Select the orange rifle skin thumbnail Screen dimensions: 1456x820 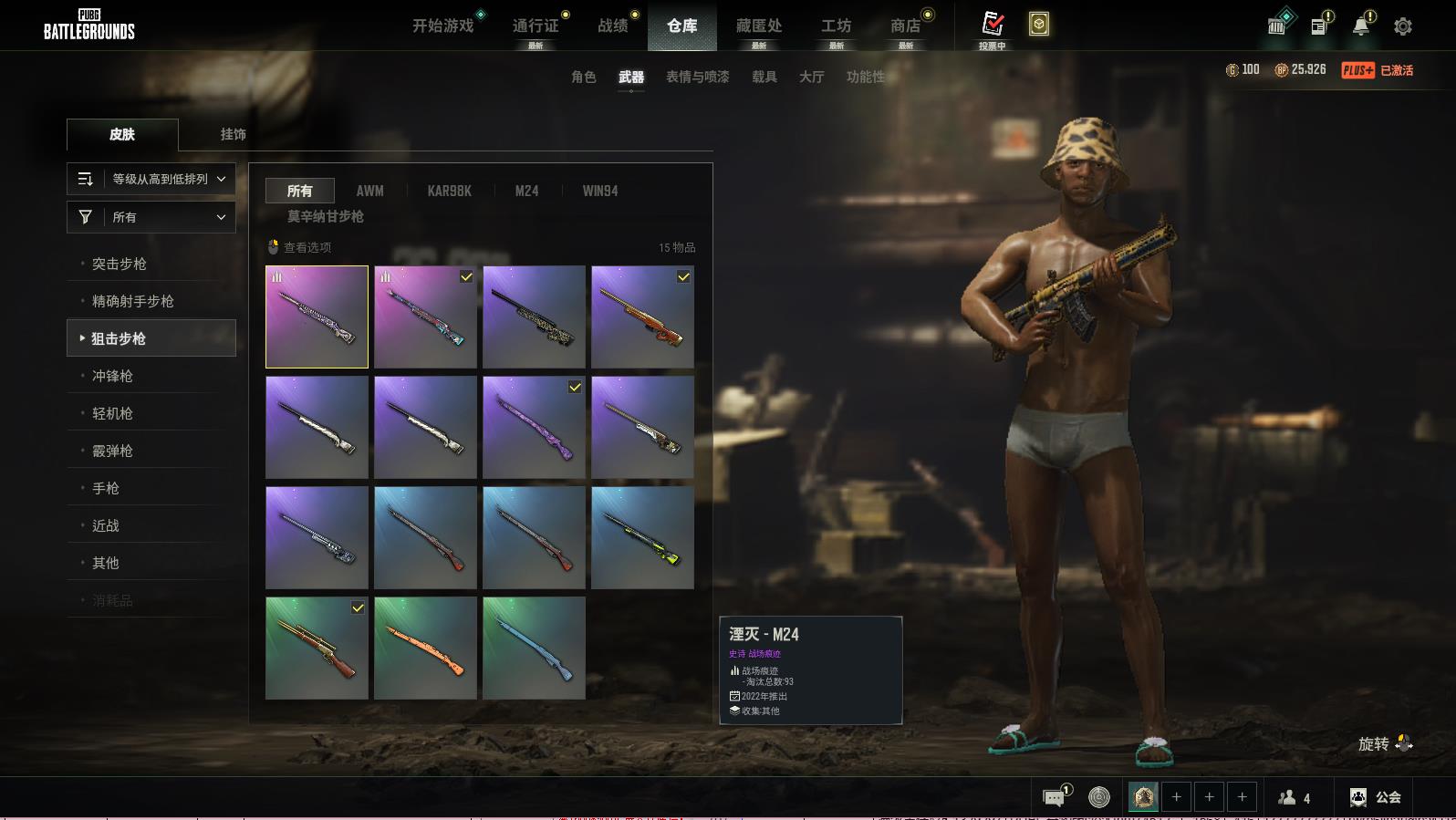pyautogui.click(x=425, y=648)
